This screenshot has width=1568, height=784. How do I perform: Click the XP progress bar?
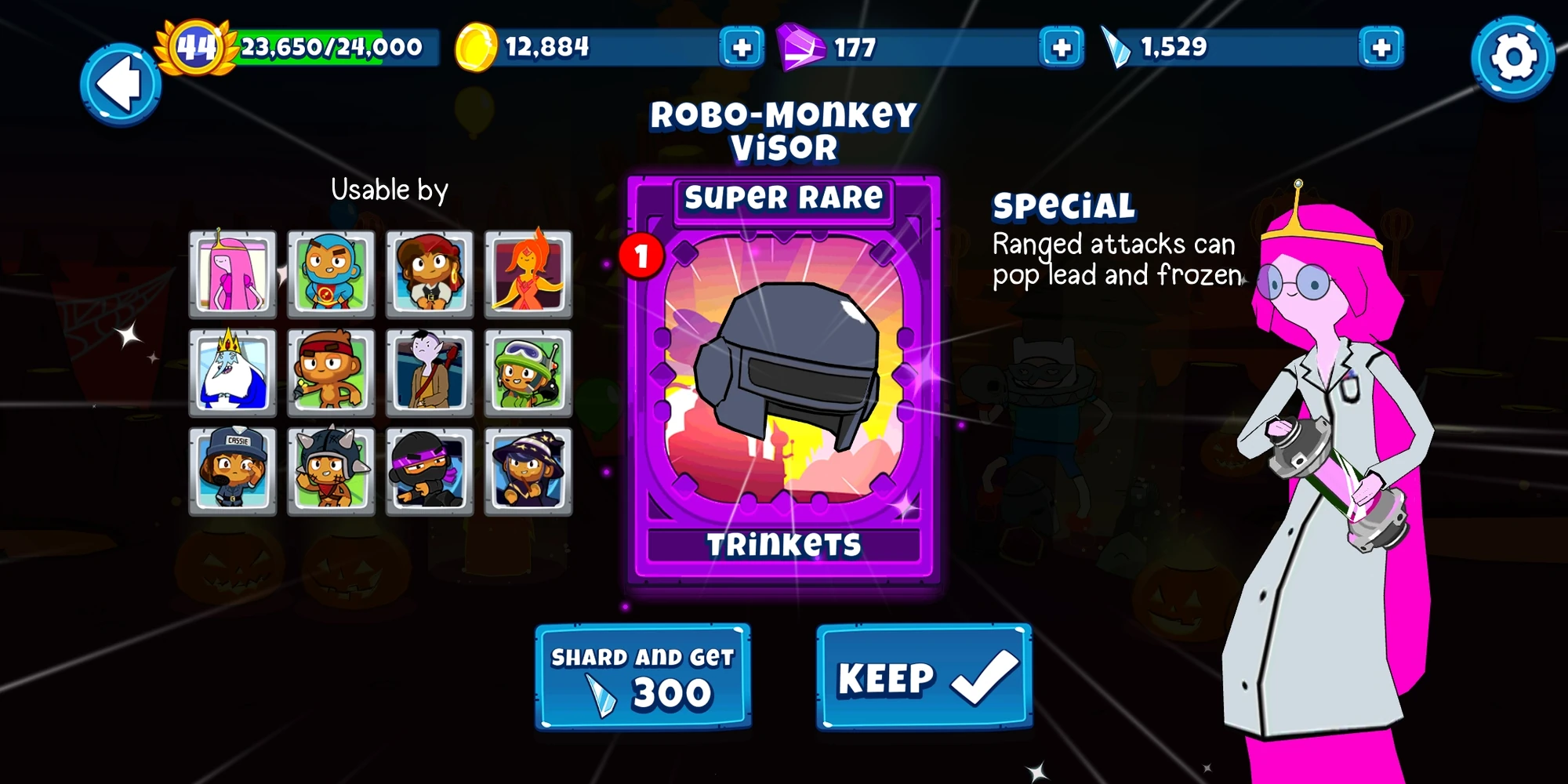coord(329,49)
